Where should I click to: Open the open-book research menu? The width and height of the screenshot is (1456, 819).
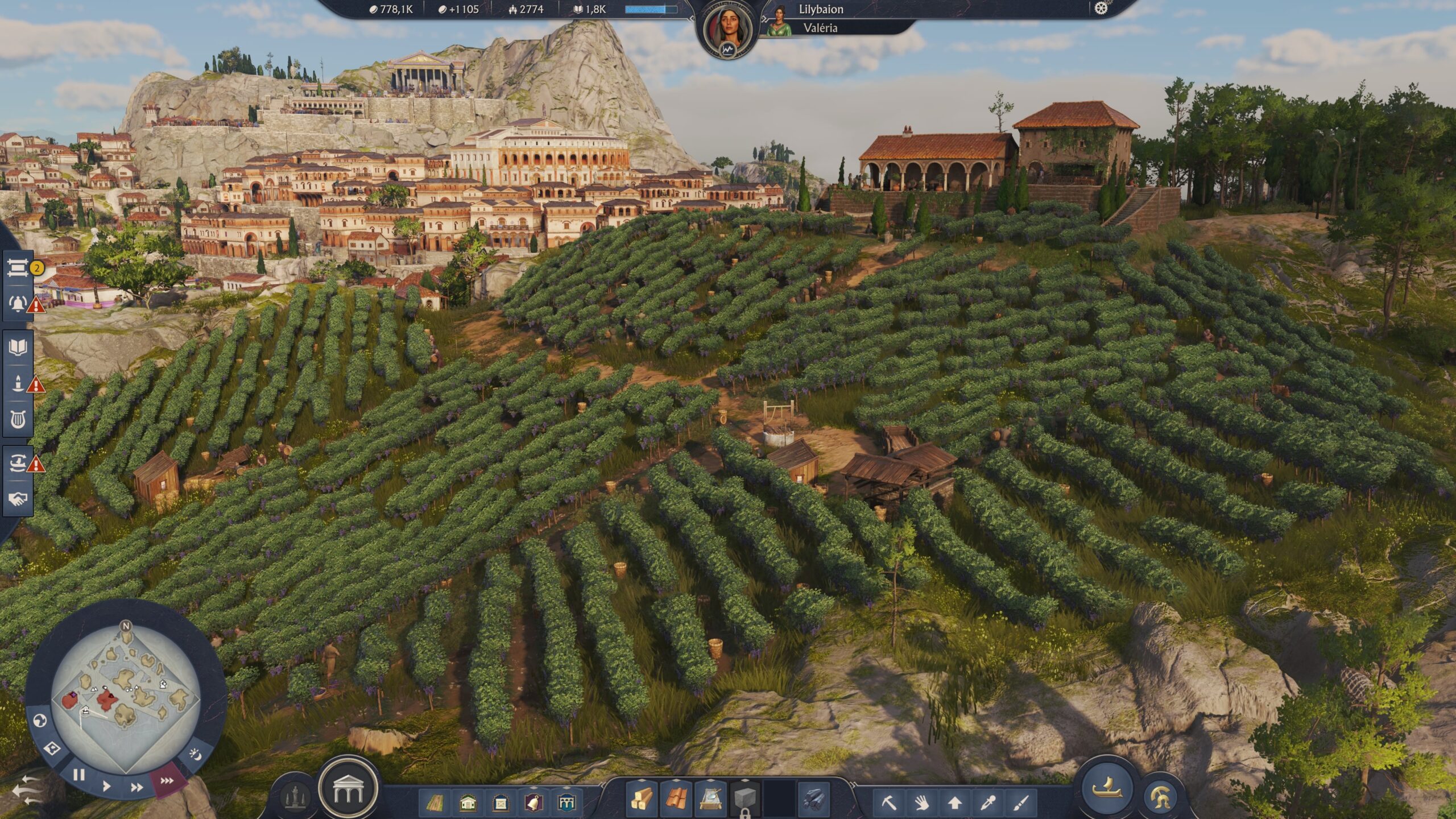[x=18, y=347]
